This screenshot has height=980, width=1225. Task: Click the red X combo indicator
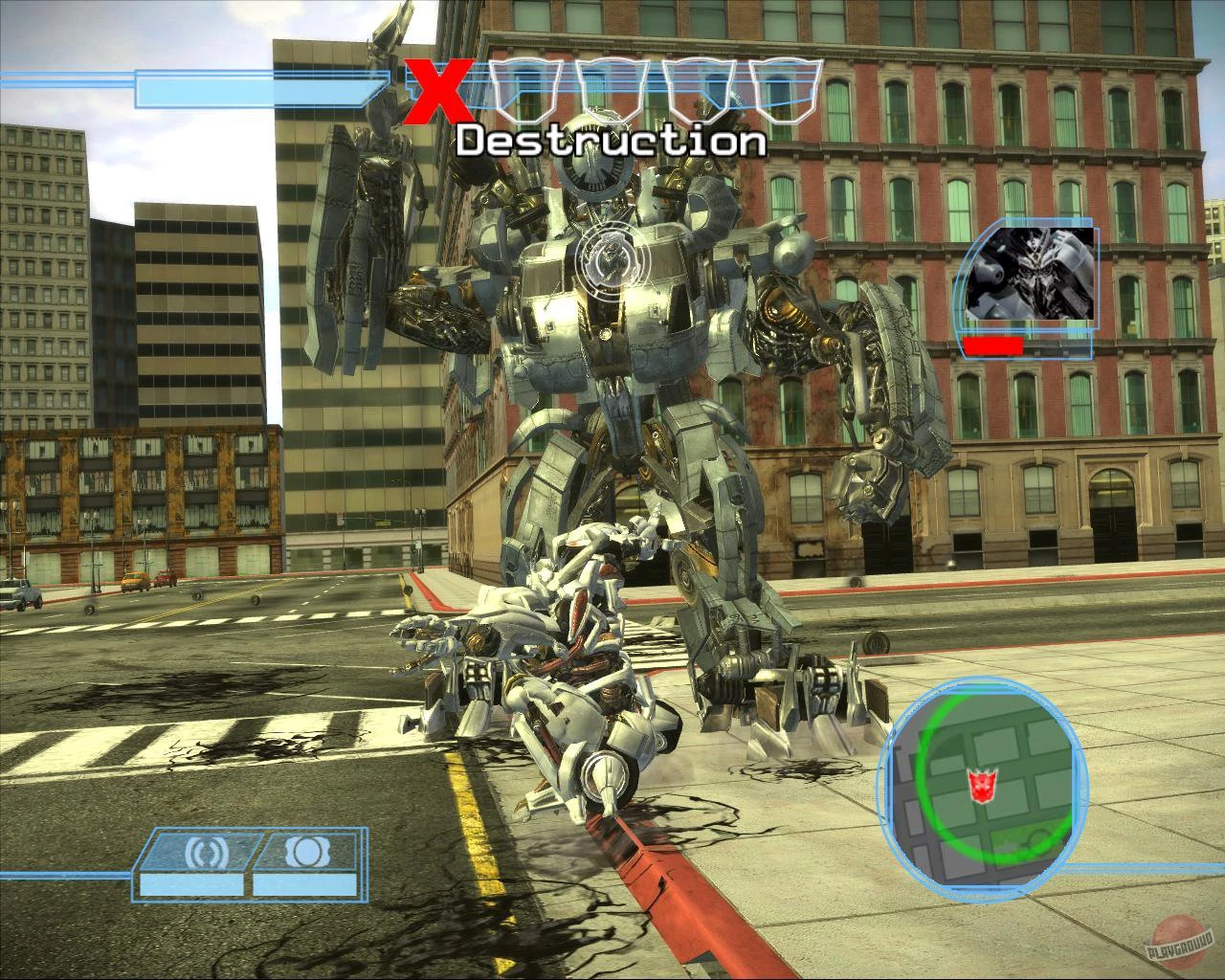coord(439,89)
